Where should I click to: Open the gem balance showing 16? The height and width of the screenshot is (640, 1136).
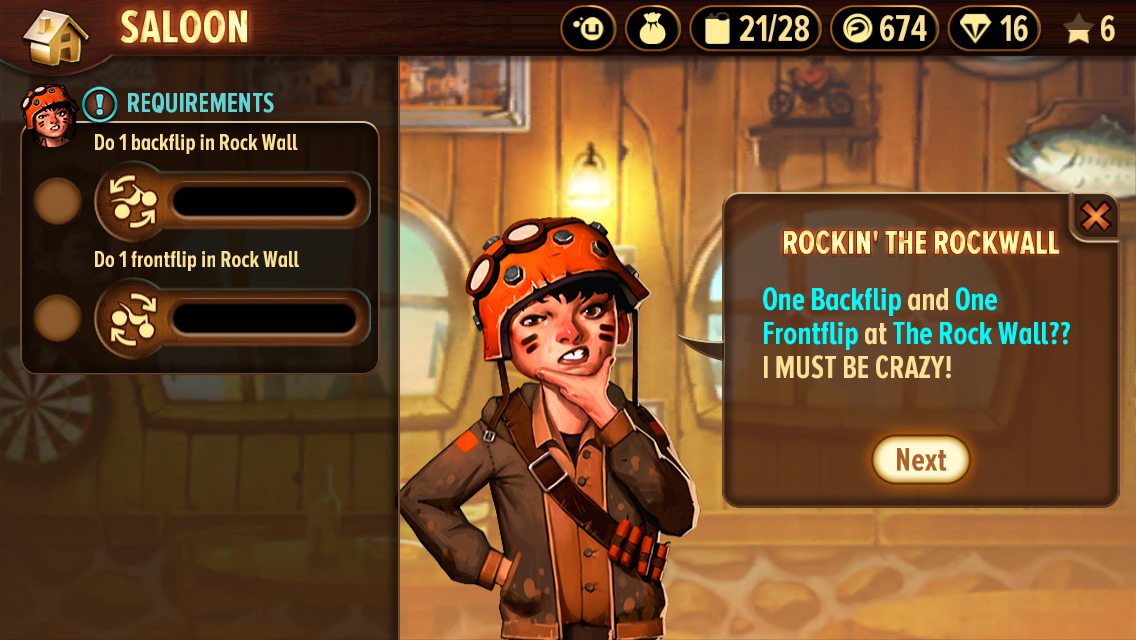coord(993,29)
